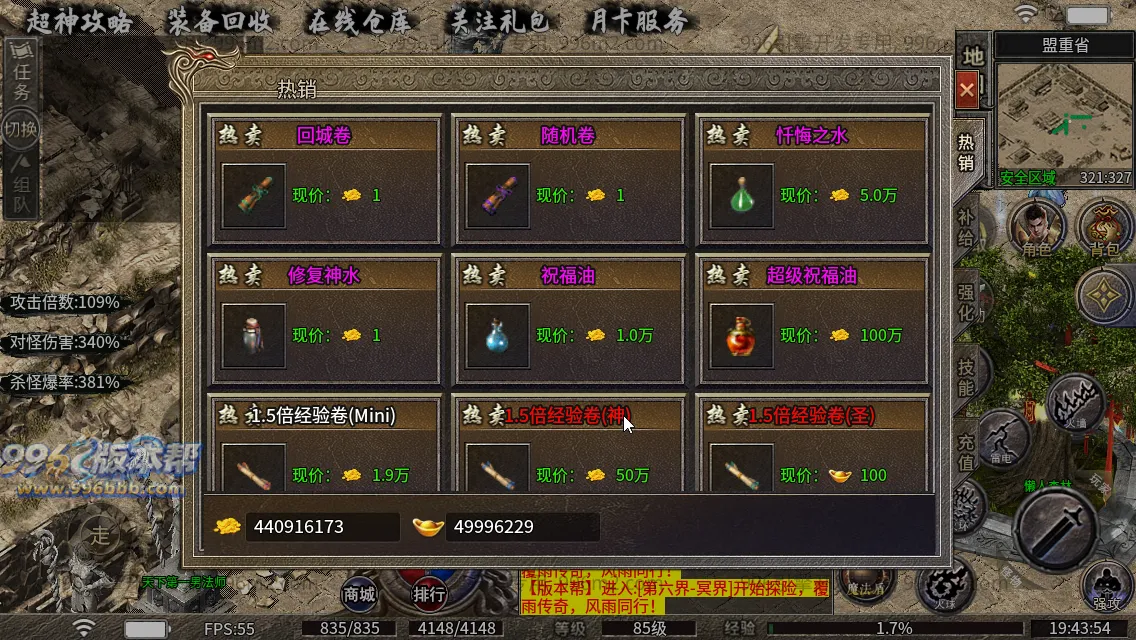Buy the 回城卷 scroll item
The height and width of the screenshot is (640, 1136).
(x=254, y=195)
